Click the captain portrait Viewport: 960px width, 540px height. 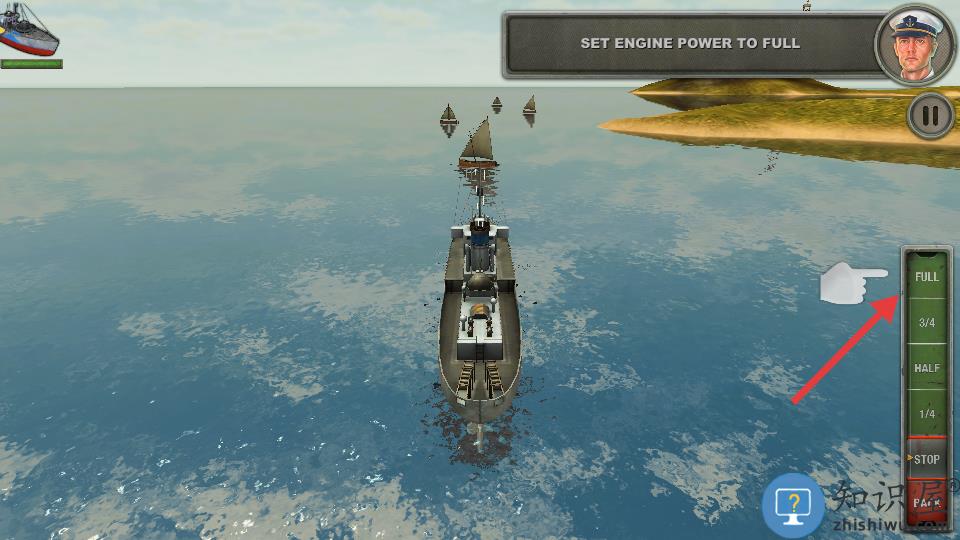point(914,45)
